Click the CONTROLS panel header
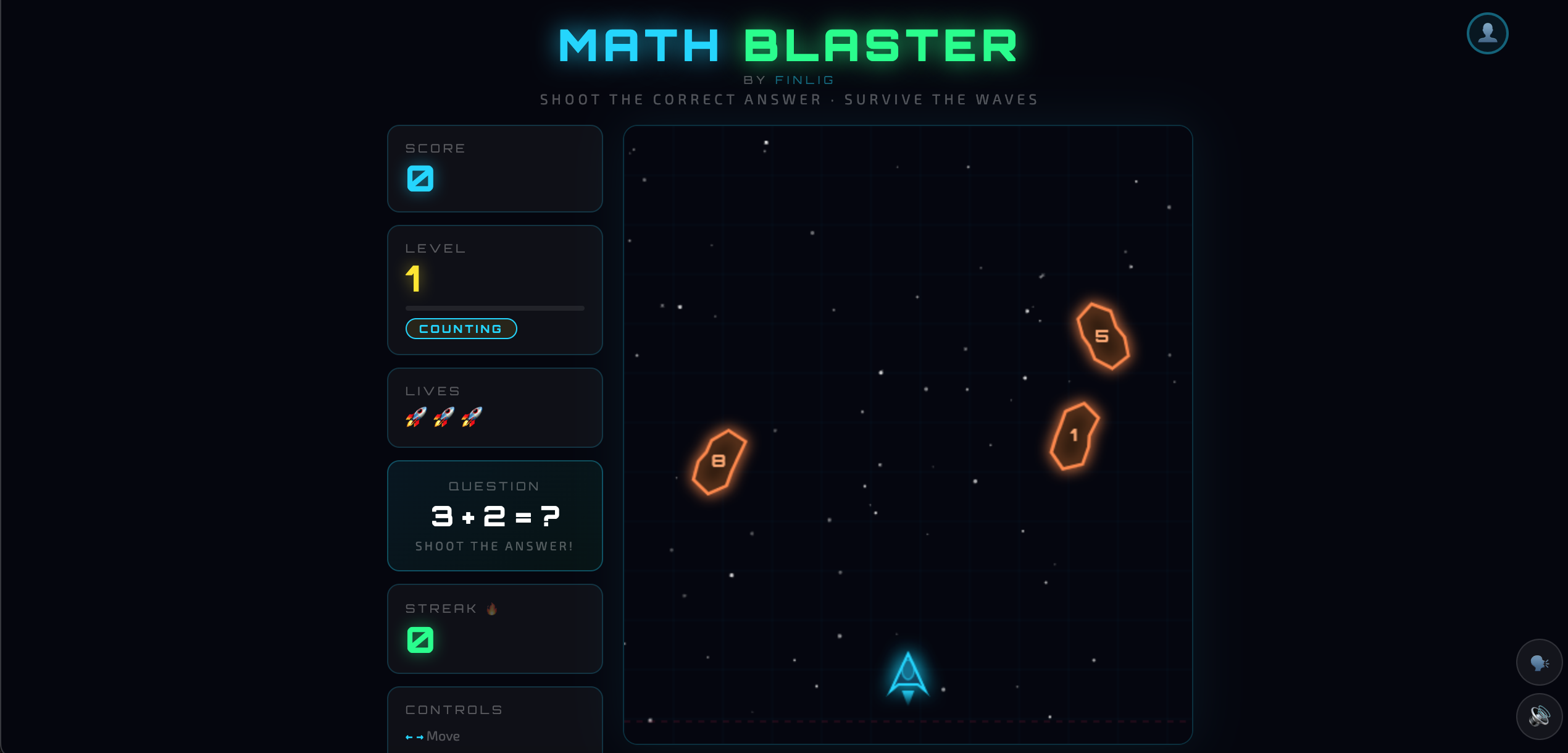 (x=453, y=709)
